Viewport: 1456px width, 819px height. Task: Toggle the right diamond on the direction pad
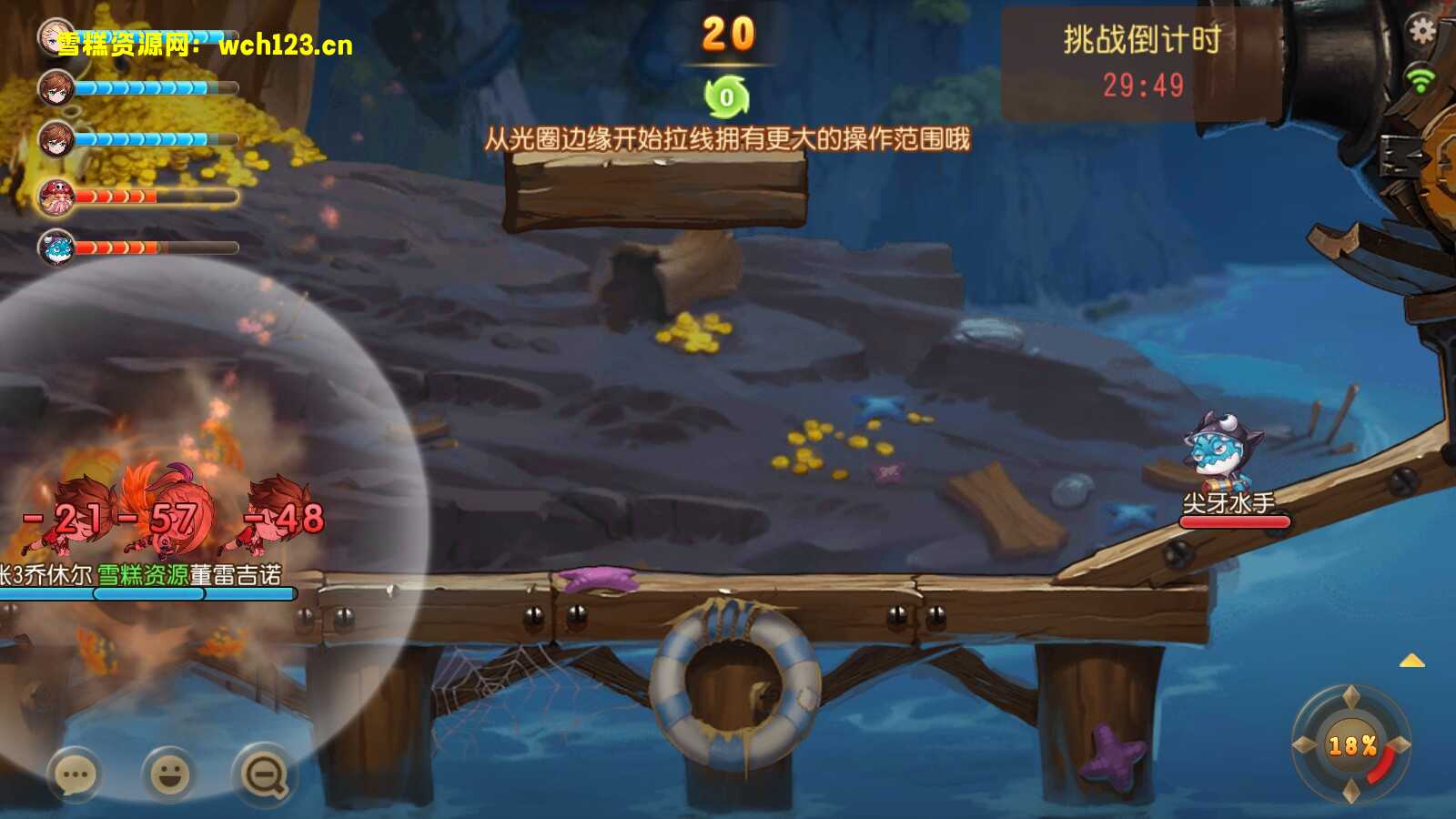pos(1398,744)
